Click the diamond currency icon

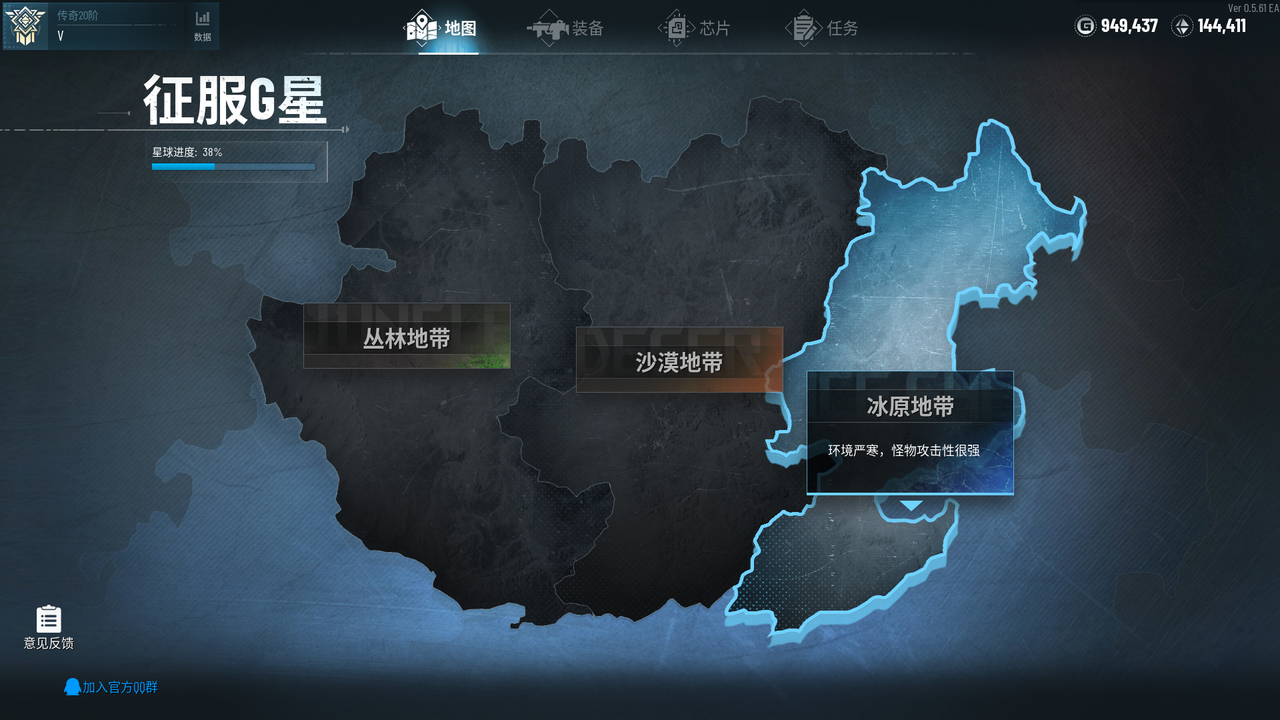pyautogui.click(x=1182, y=26)
